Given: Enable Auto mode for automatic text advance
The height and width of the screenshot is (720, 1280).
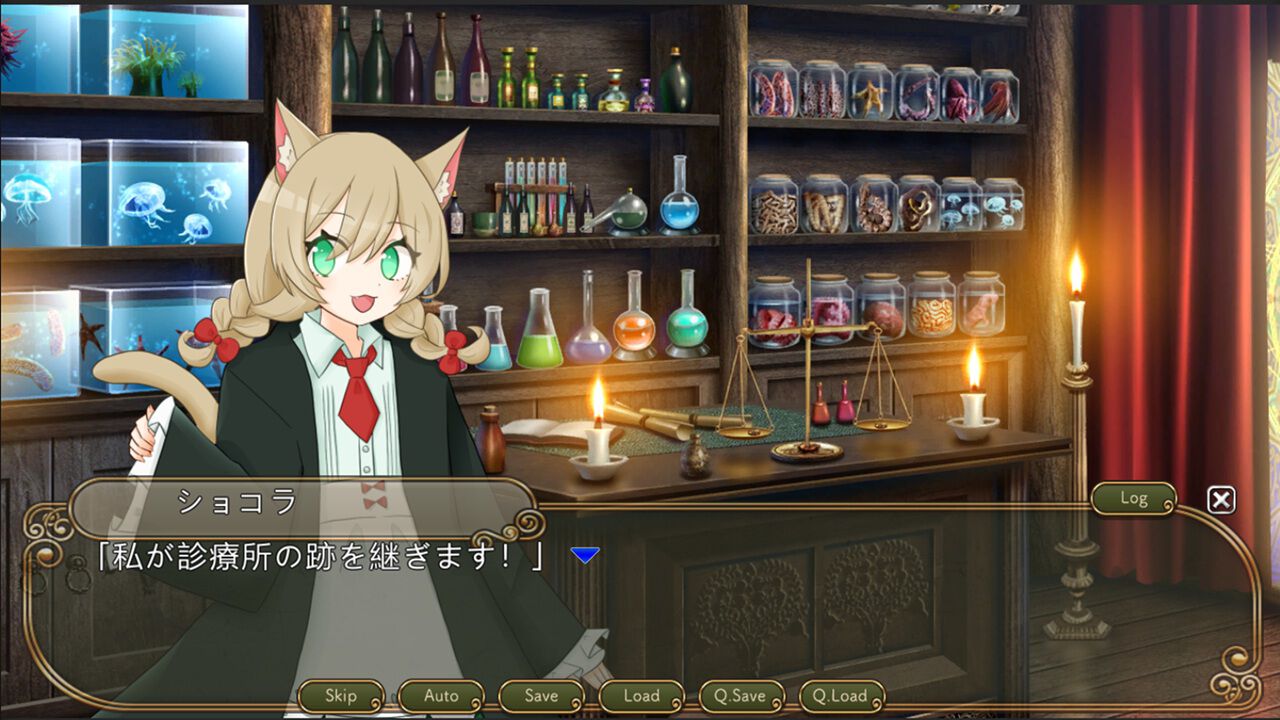Looking at the screenshot, I should pyautogui.click(x=441, y=695).
